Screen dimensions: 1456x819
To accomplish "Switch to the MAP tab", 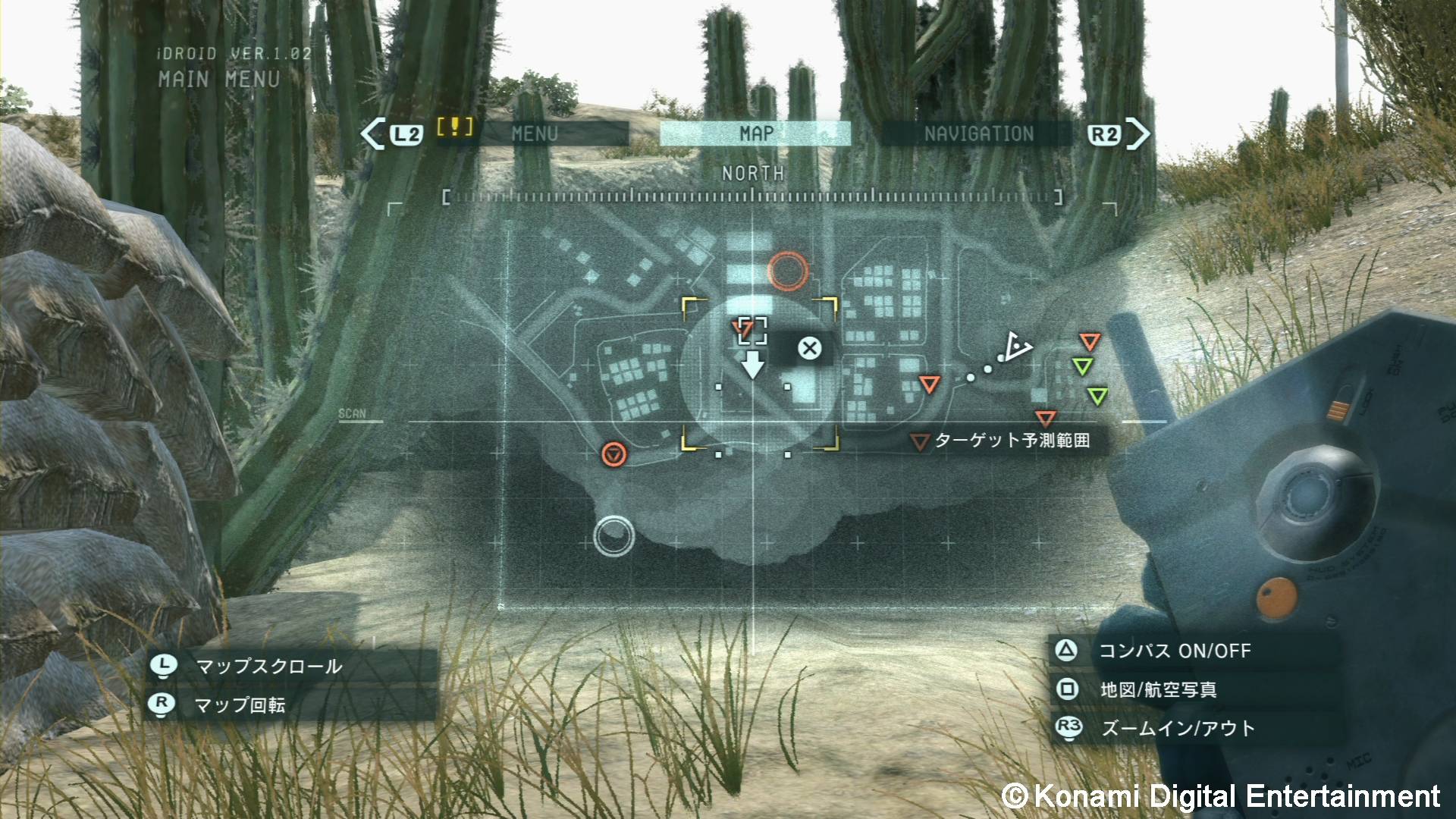I will click(756, 133).
